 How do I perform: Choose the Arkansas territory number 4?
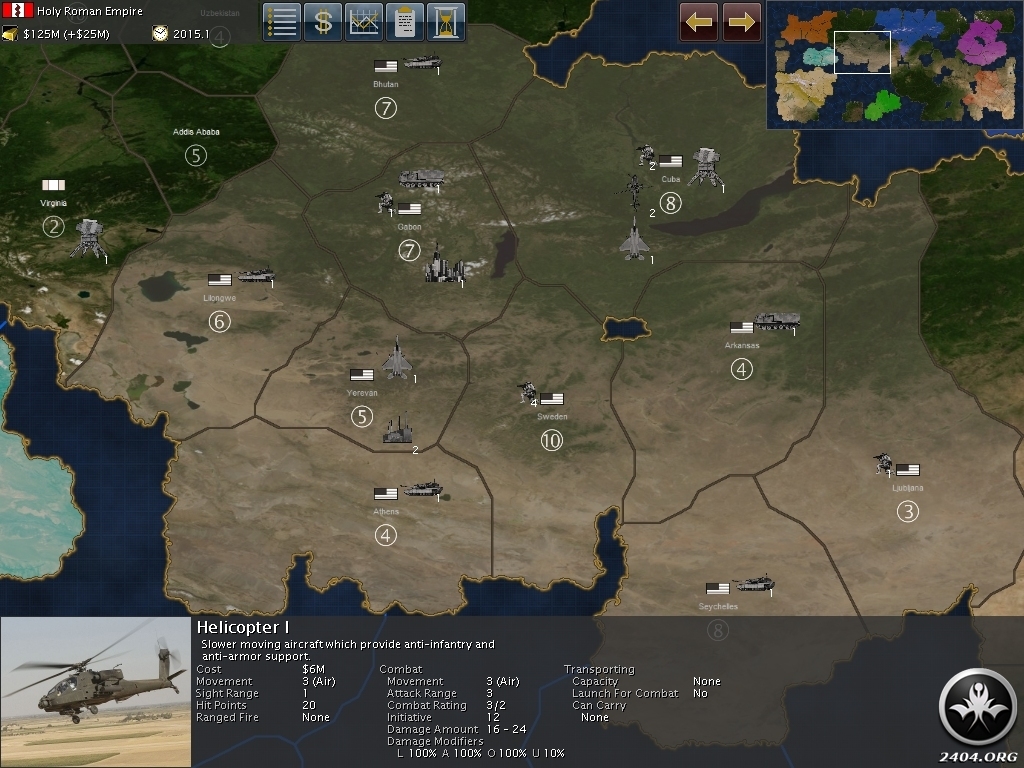pyautogui.click(x=741, y=369)
